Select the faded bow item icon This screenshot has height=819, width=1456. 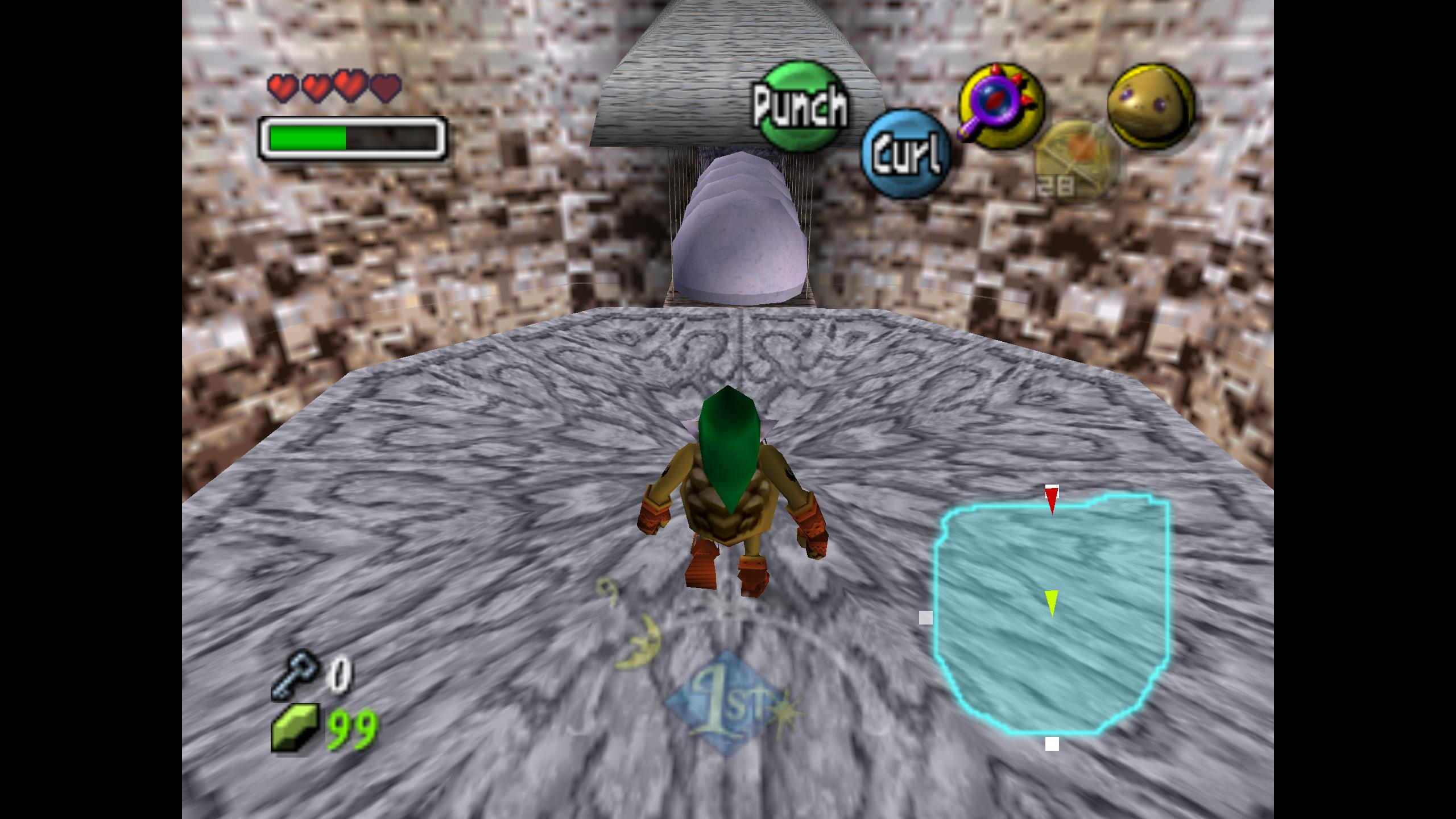pyautogui.click(x=1077, y=162)
